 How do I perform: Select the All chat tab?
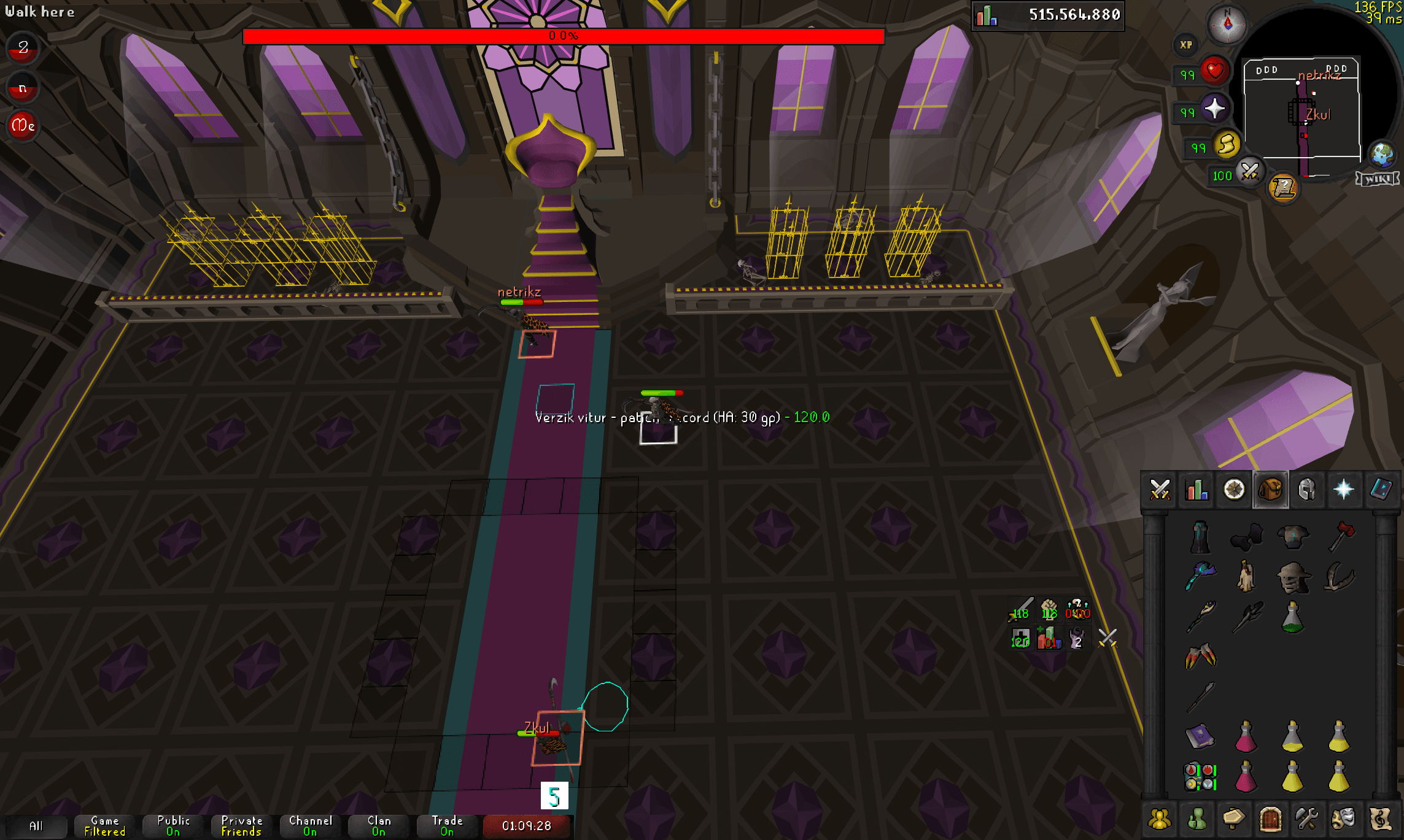pyautogui.click(x=38, y=826)
